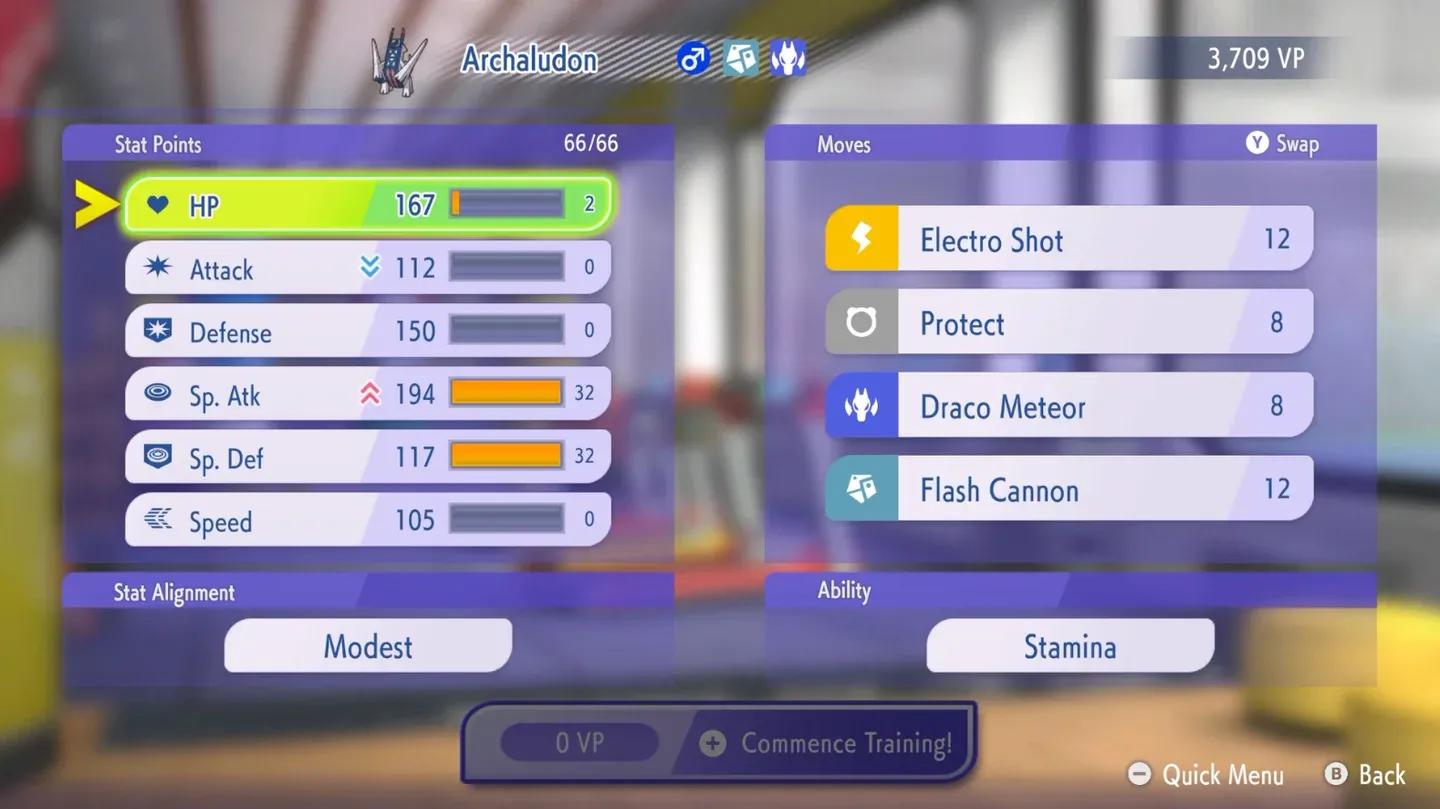
Task: Click the male gender symbol
Action: (693, 58)
